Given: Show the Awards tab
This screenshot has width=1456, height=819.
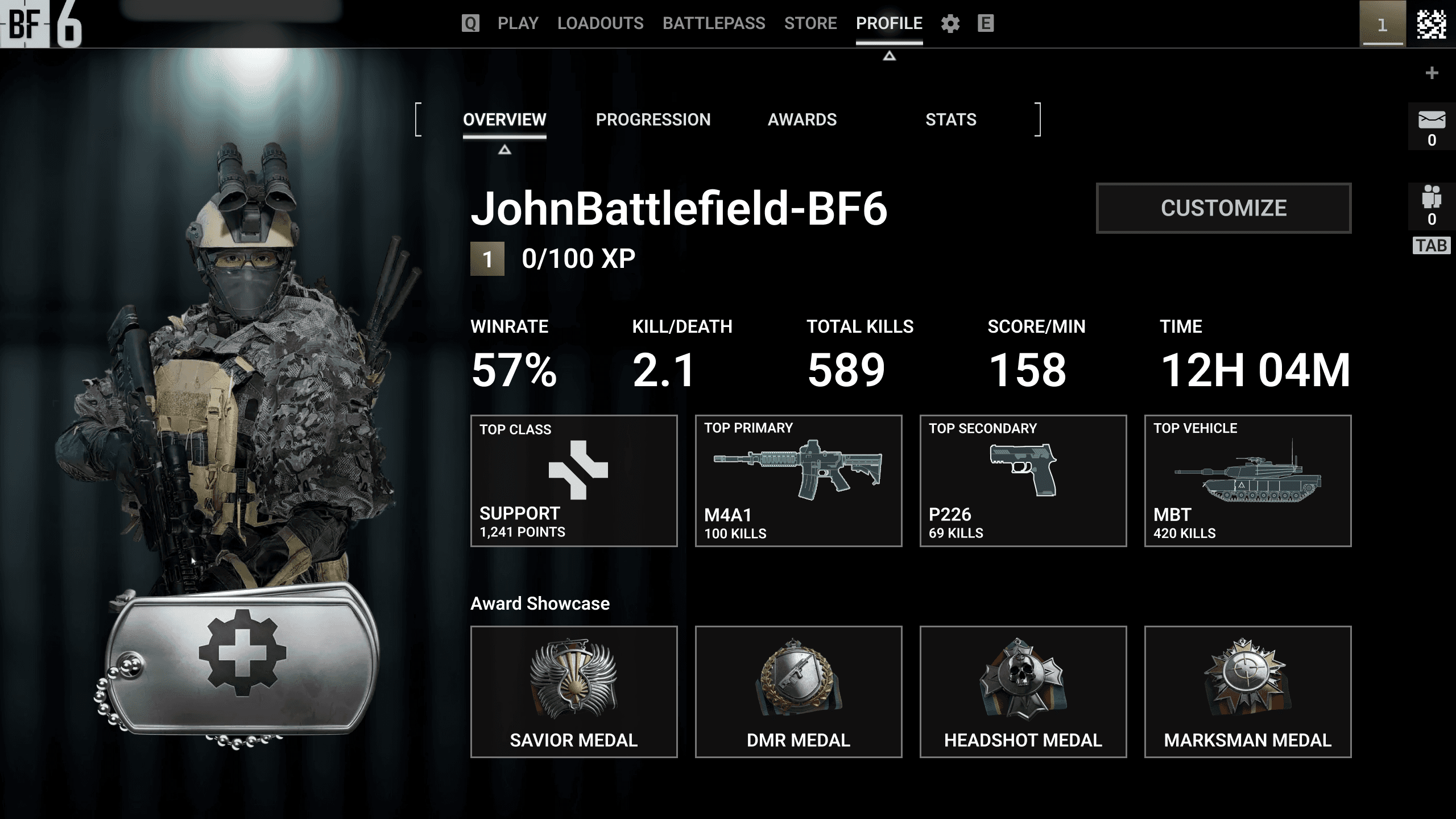Looking at the screenshot, I should pyautogui.click(x=802, y=119).
